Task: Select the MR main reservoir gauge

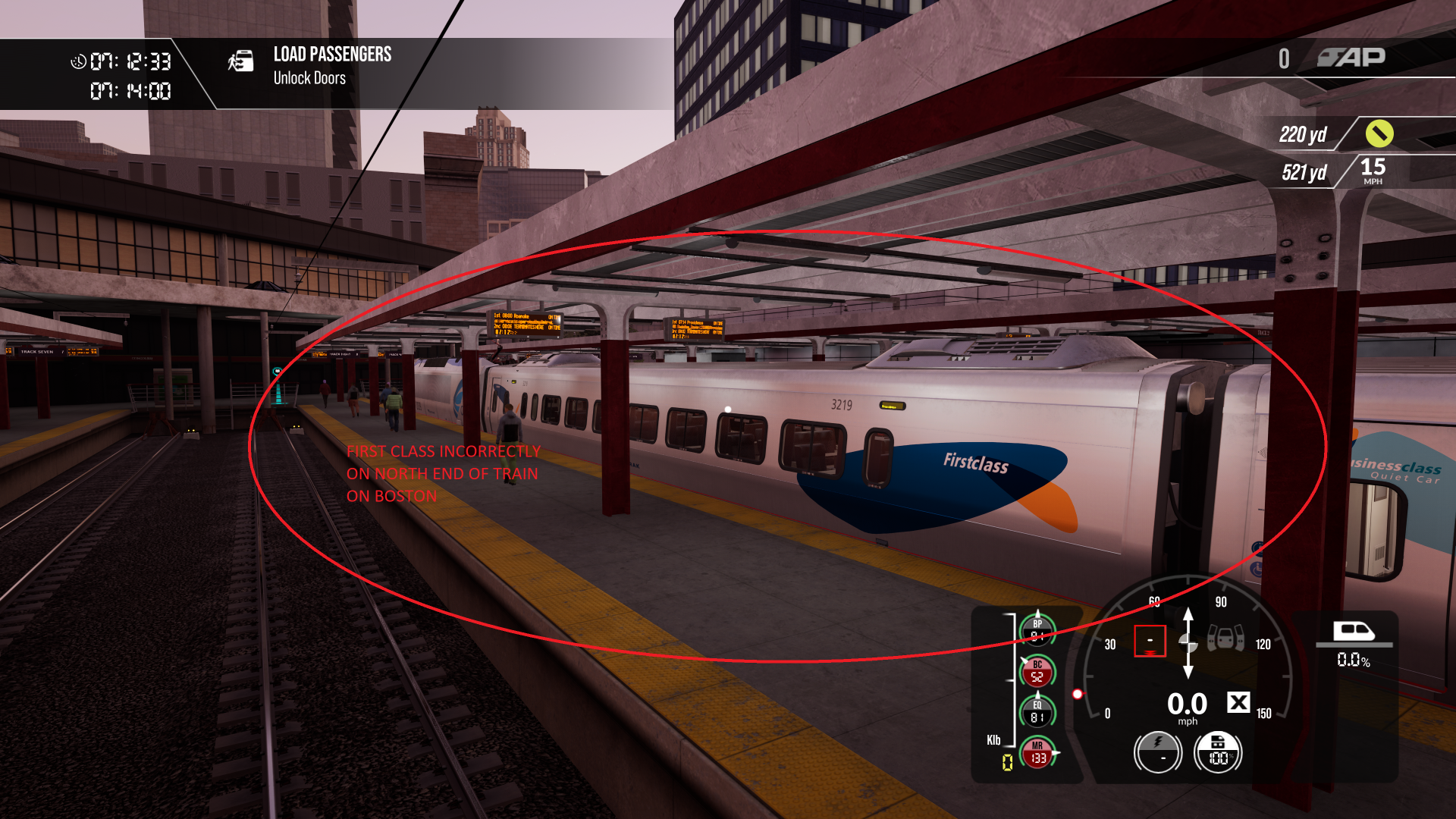Action: point(1037,752)
